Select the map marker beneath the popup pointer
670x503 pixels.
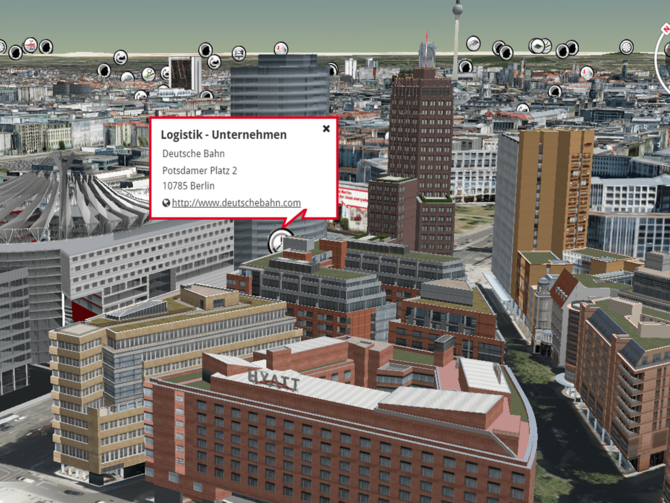coord(281,240)
